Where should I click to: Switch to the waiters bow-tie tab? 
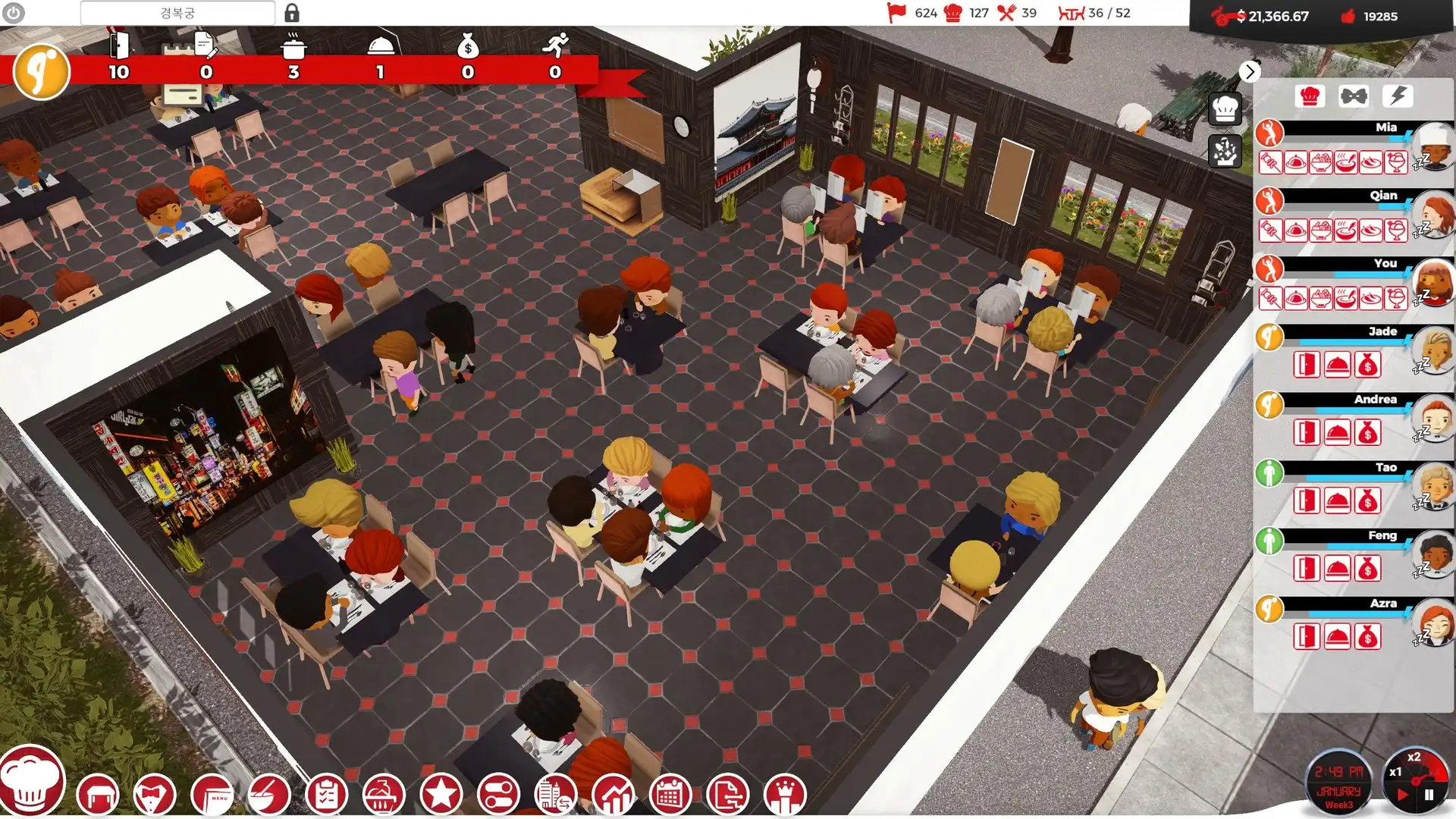pyautogui.click(x=1354, y=96)
